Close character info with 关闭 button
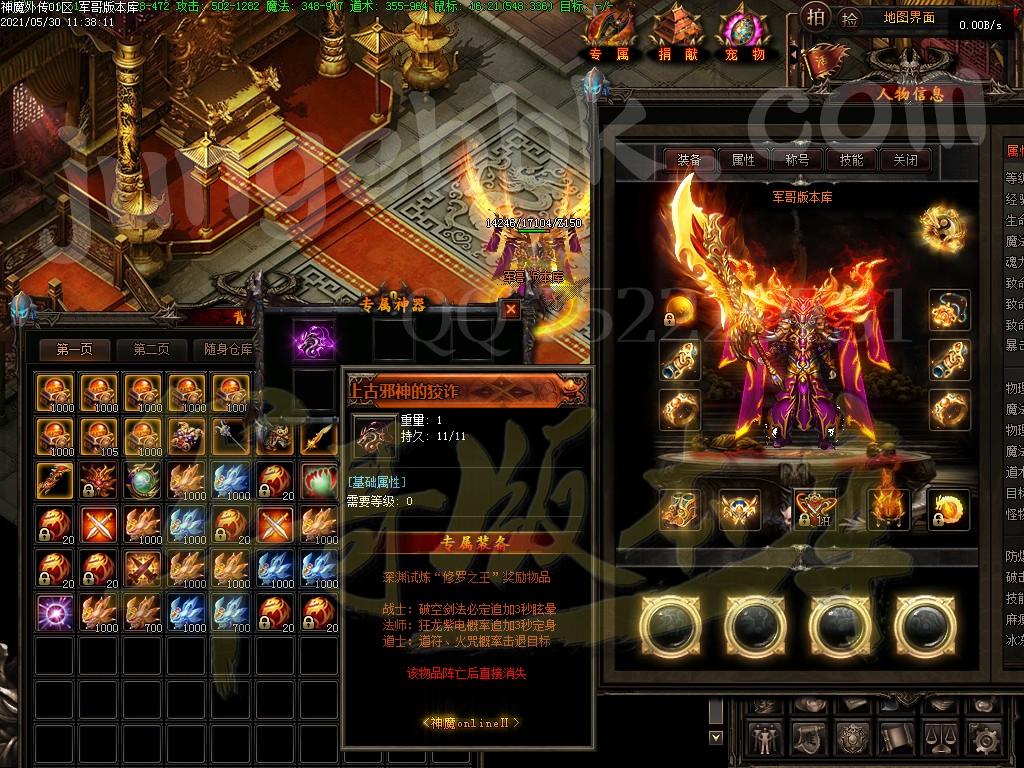 click(x=905, y=160)
